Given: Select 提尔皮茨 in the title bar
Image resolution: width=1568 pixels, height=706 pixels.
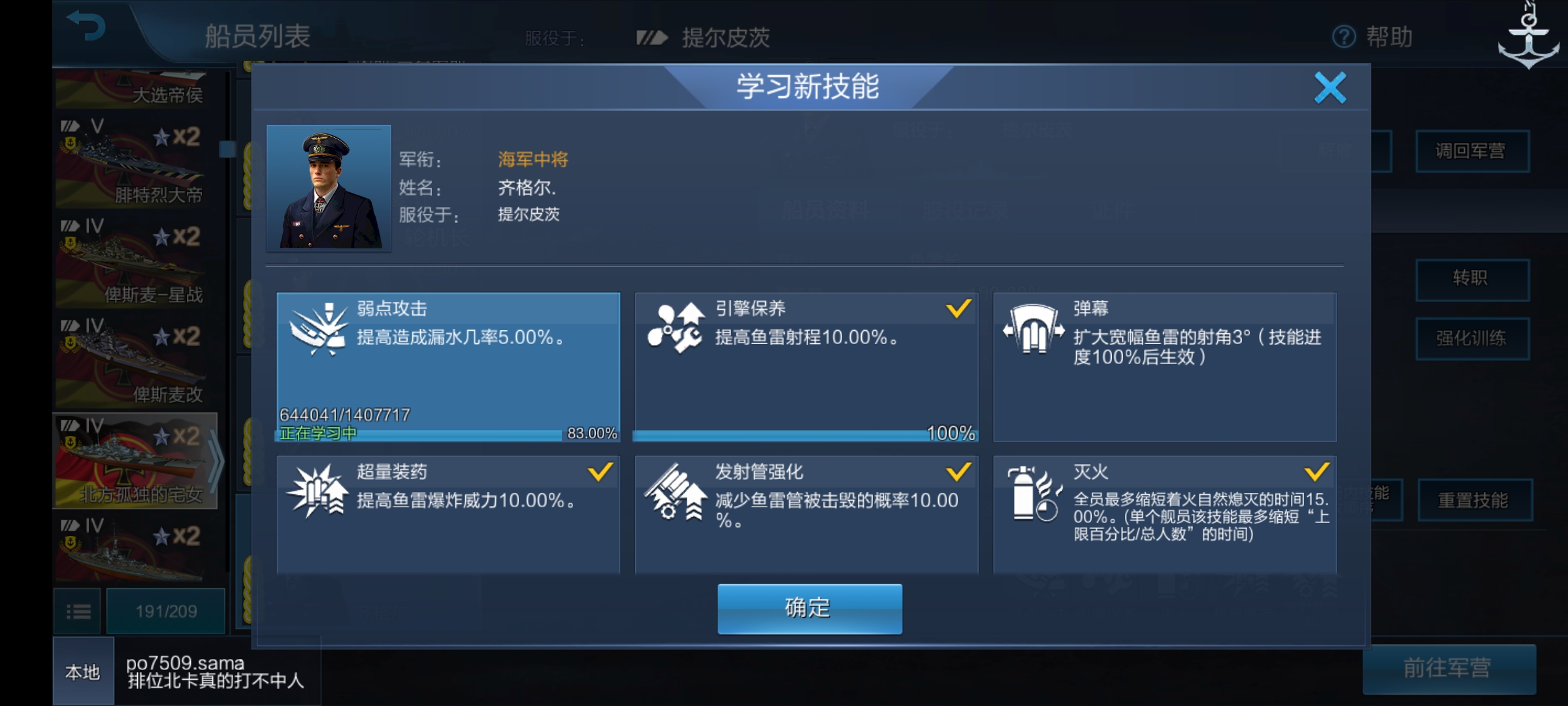Looking at the screenshot, I should (x=725, y=37).
